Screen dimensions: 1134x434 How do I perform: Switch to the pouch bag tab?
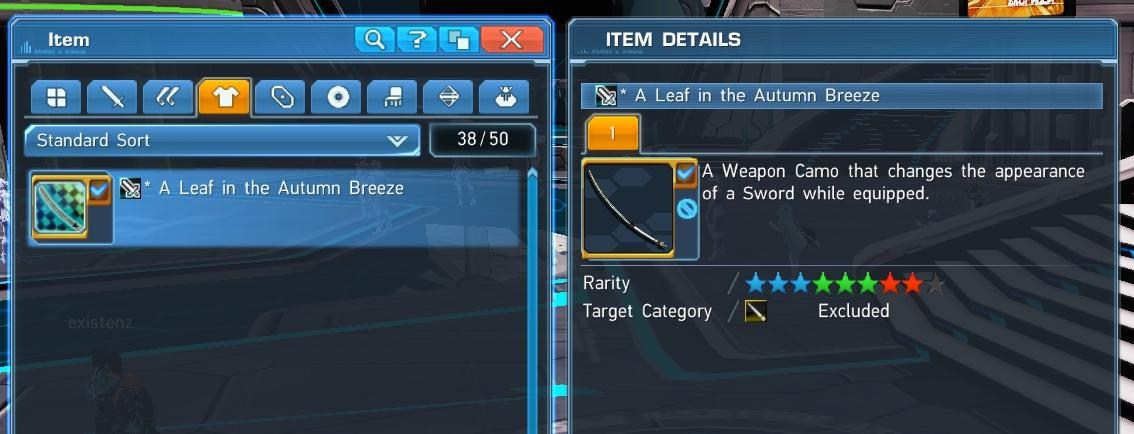click(505, 97)
